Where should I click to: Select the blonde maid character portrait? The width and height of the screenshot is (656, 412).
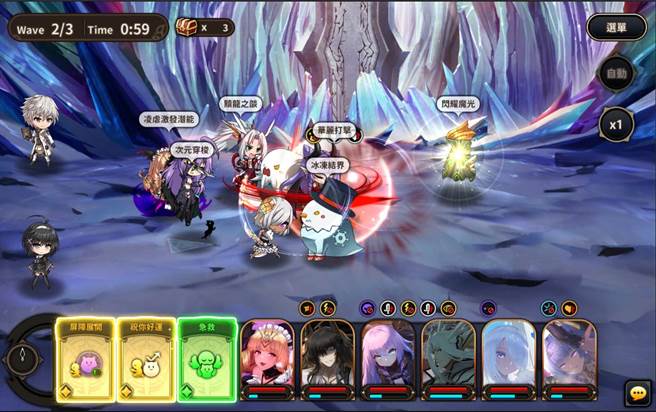click(x=267, y=358)
